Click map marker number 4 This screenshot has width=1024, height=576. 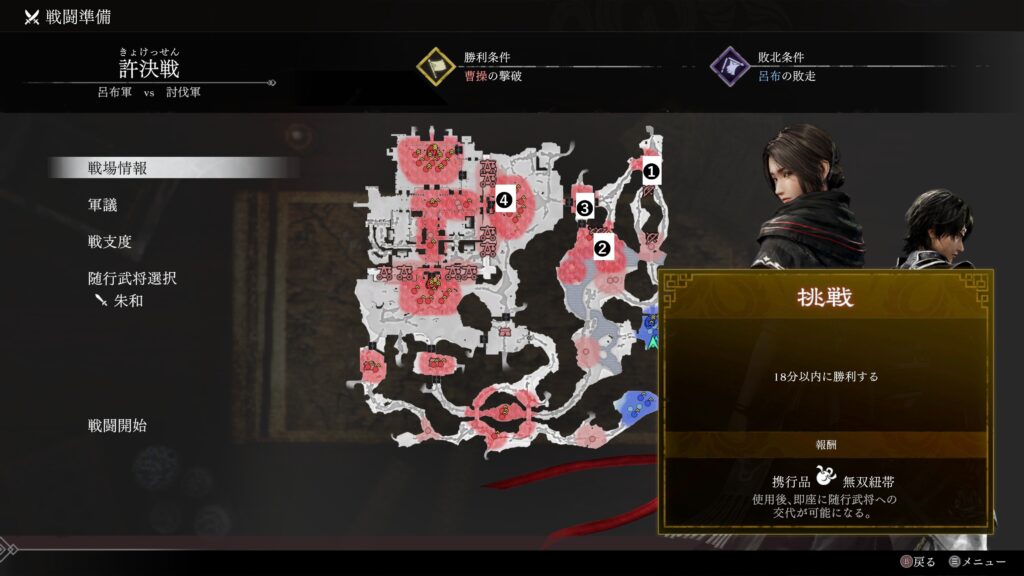pyautogui.click(x=504, y=200)
